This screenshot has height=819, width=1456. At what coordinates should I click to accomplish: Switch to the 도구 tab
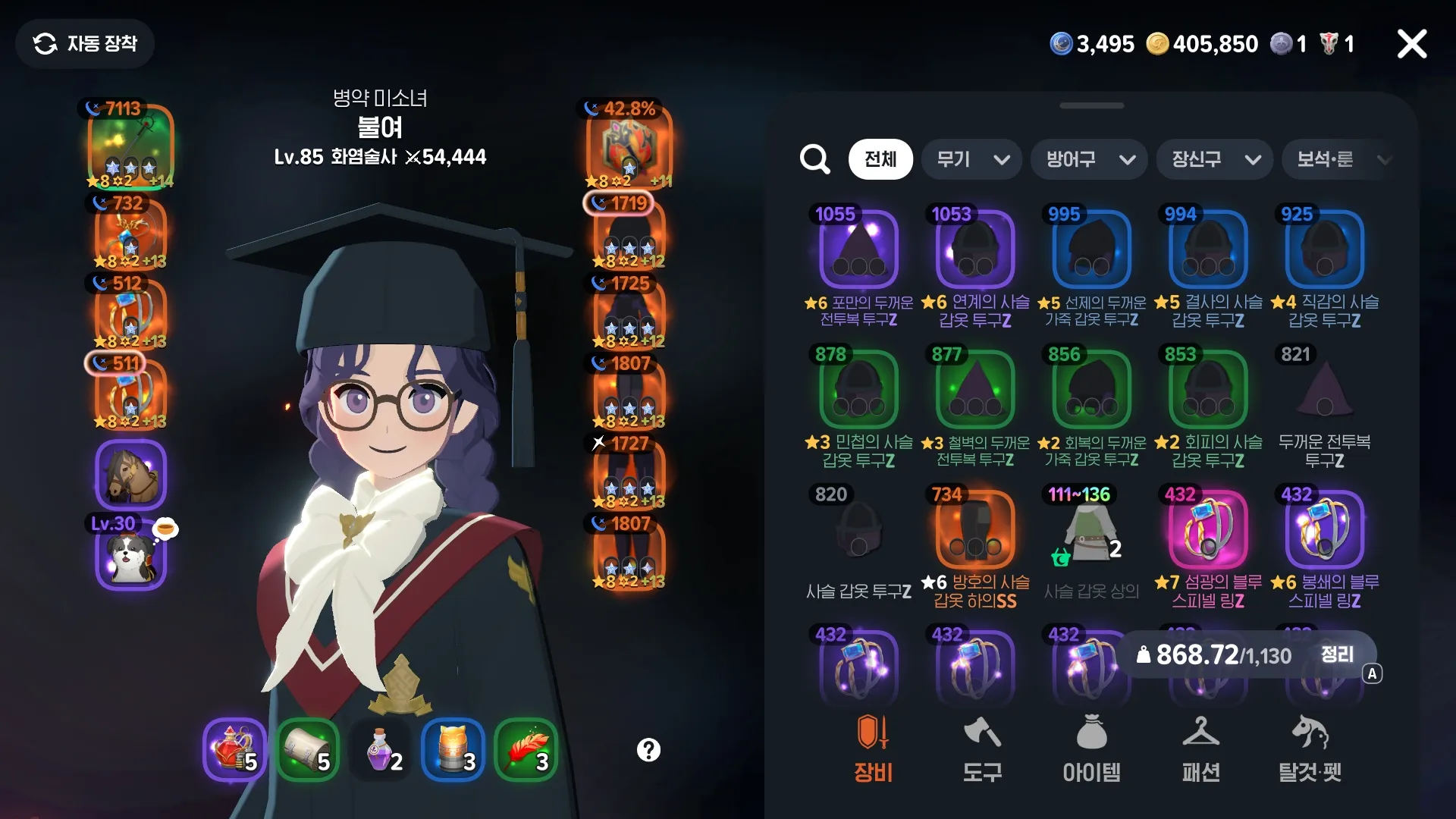tap(982, 749)
